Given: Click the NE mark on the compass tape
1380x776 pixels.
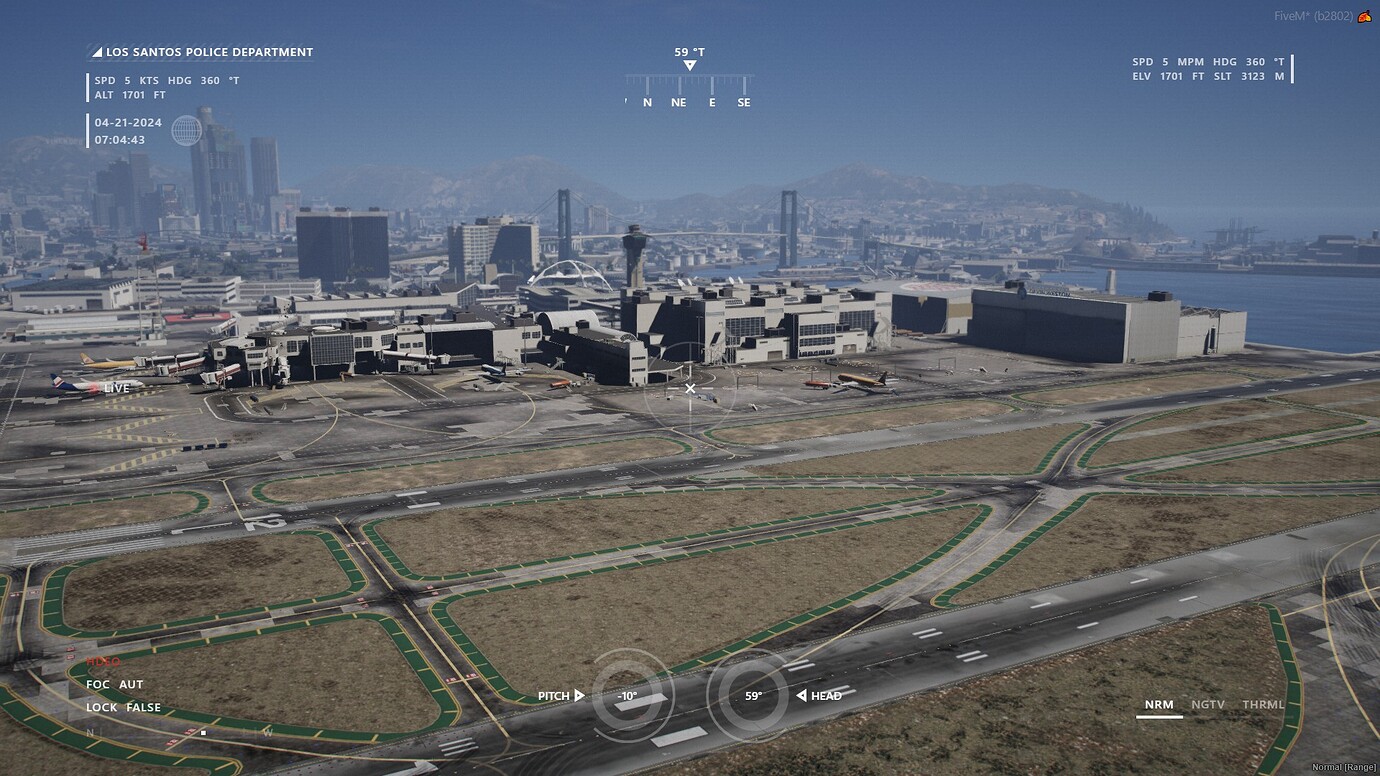Looking at the screenshot, I should pos(679,102).
